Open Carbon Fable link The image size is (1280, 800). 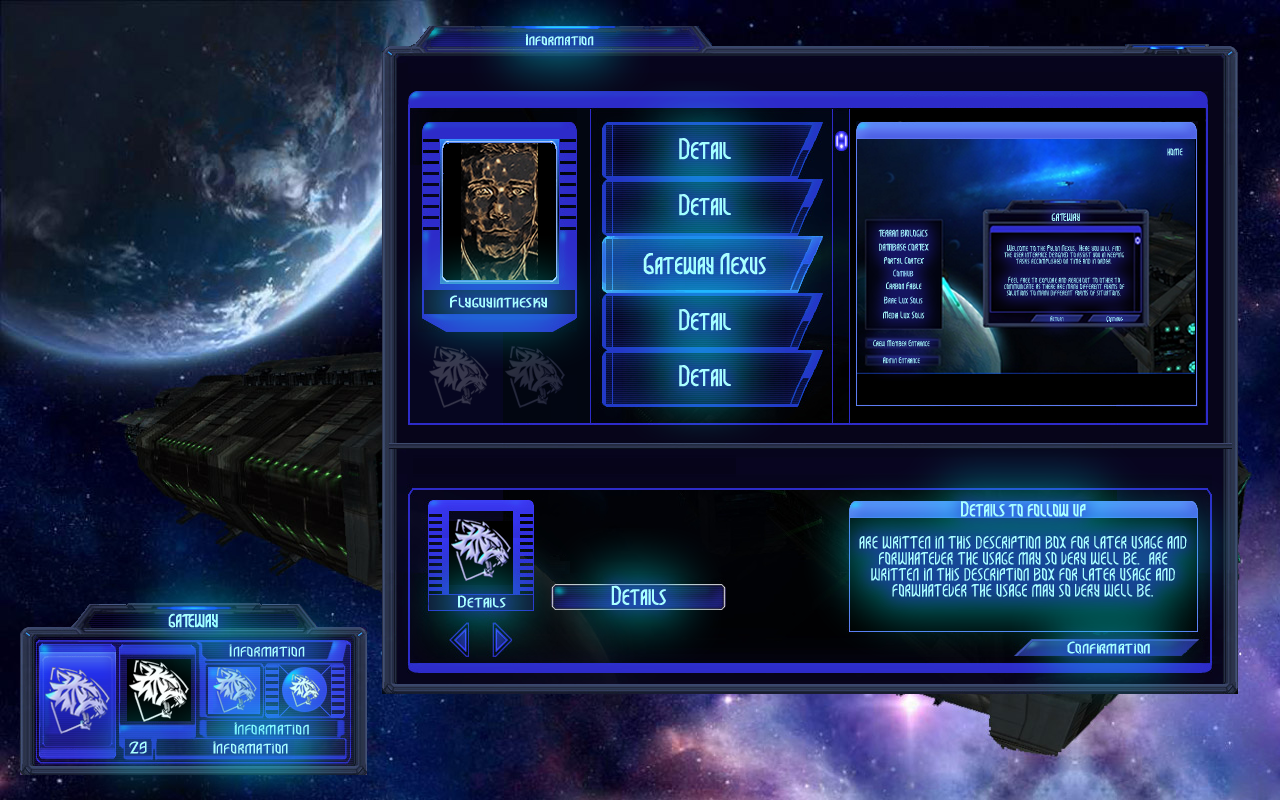click(x=902, y=286)
